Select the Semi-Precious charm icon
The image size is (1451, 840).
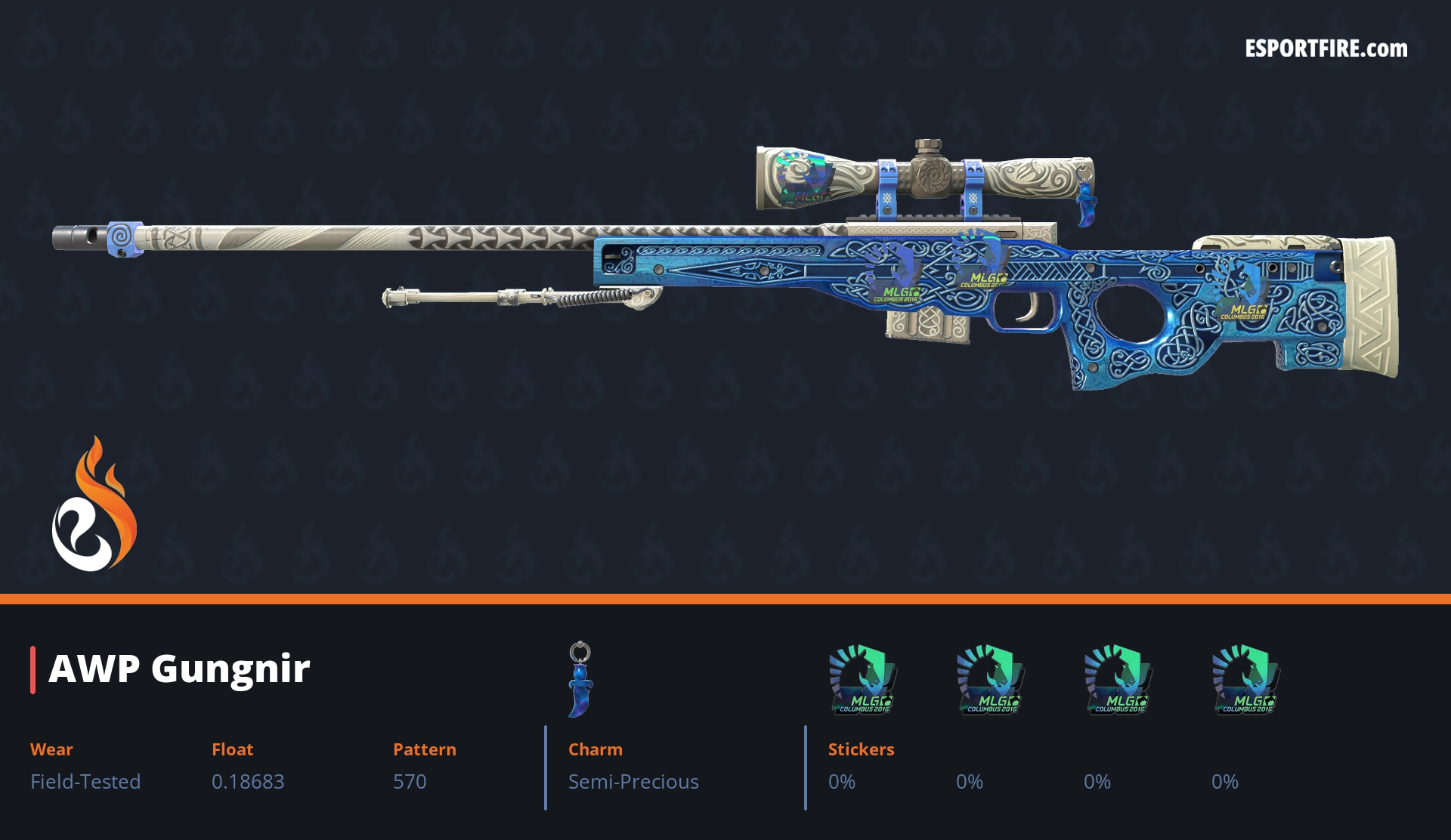[580, 678]
